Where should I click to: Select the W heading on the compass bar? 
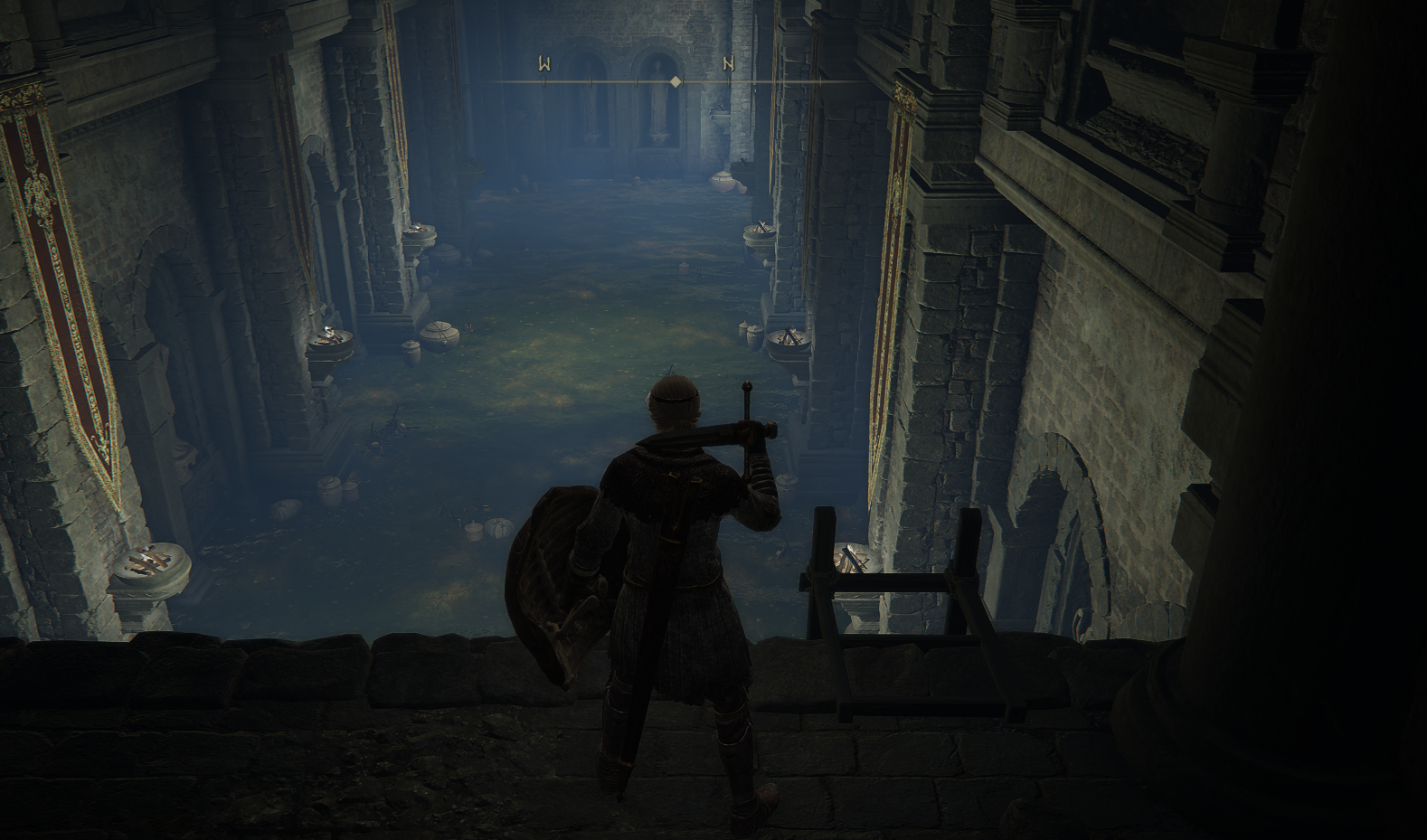[x=544, y=63]
